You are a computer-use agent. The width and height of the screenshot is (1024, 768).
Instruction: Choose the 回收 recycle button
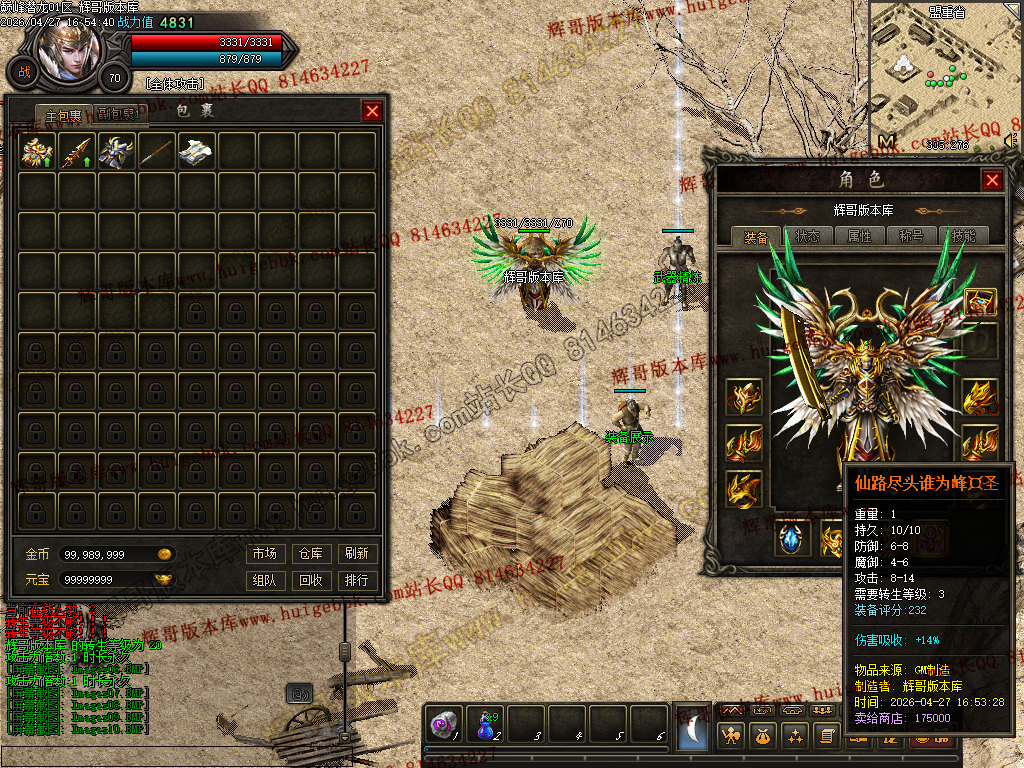pos(310,580)
